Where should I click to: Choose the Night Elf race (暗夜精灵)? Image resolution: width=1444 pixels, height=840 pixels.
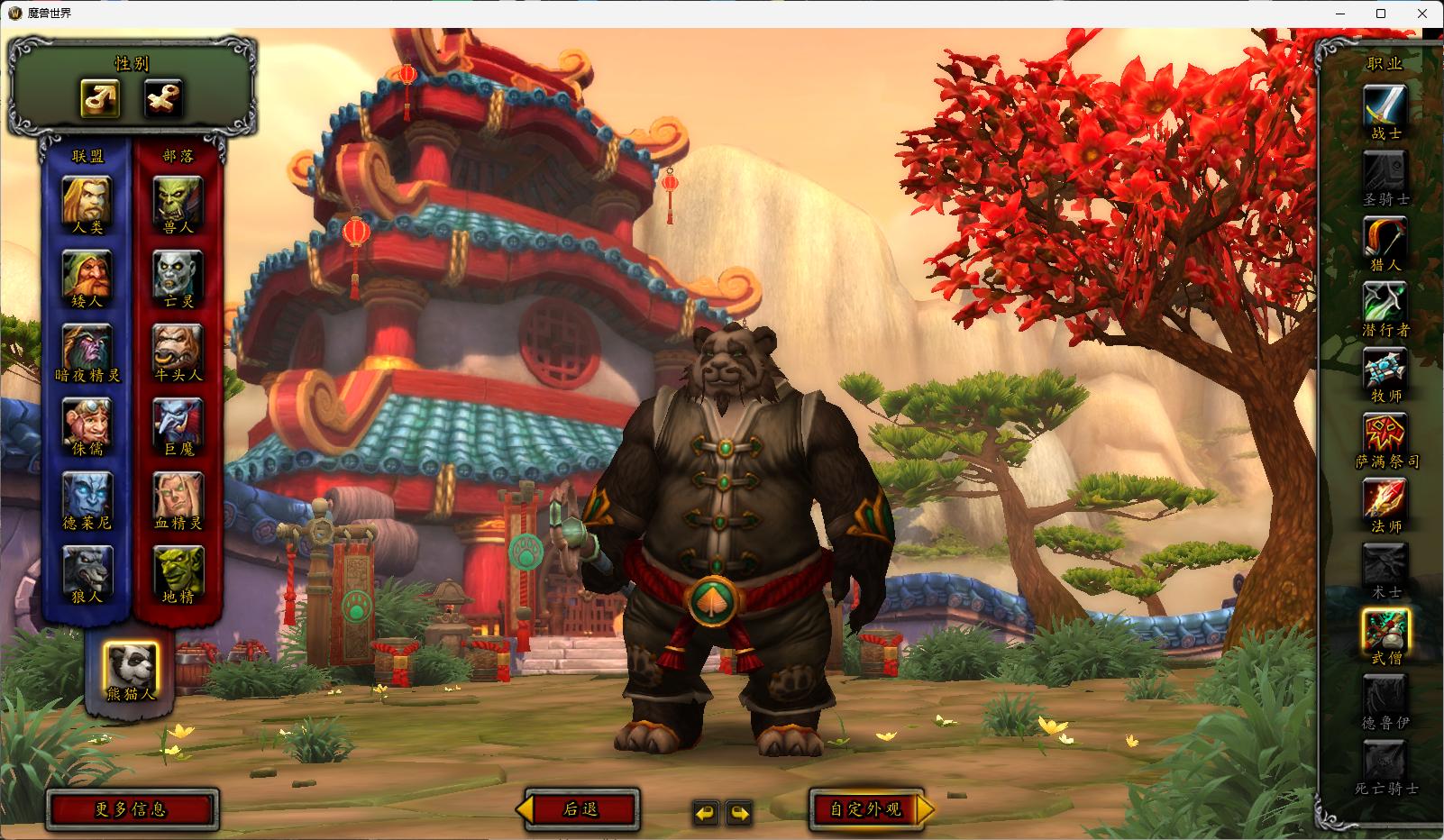pyautogui.click(x=87, y=348)
